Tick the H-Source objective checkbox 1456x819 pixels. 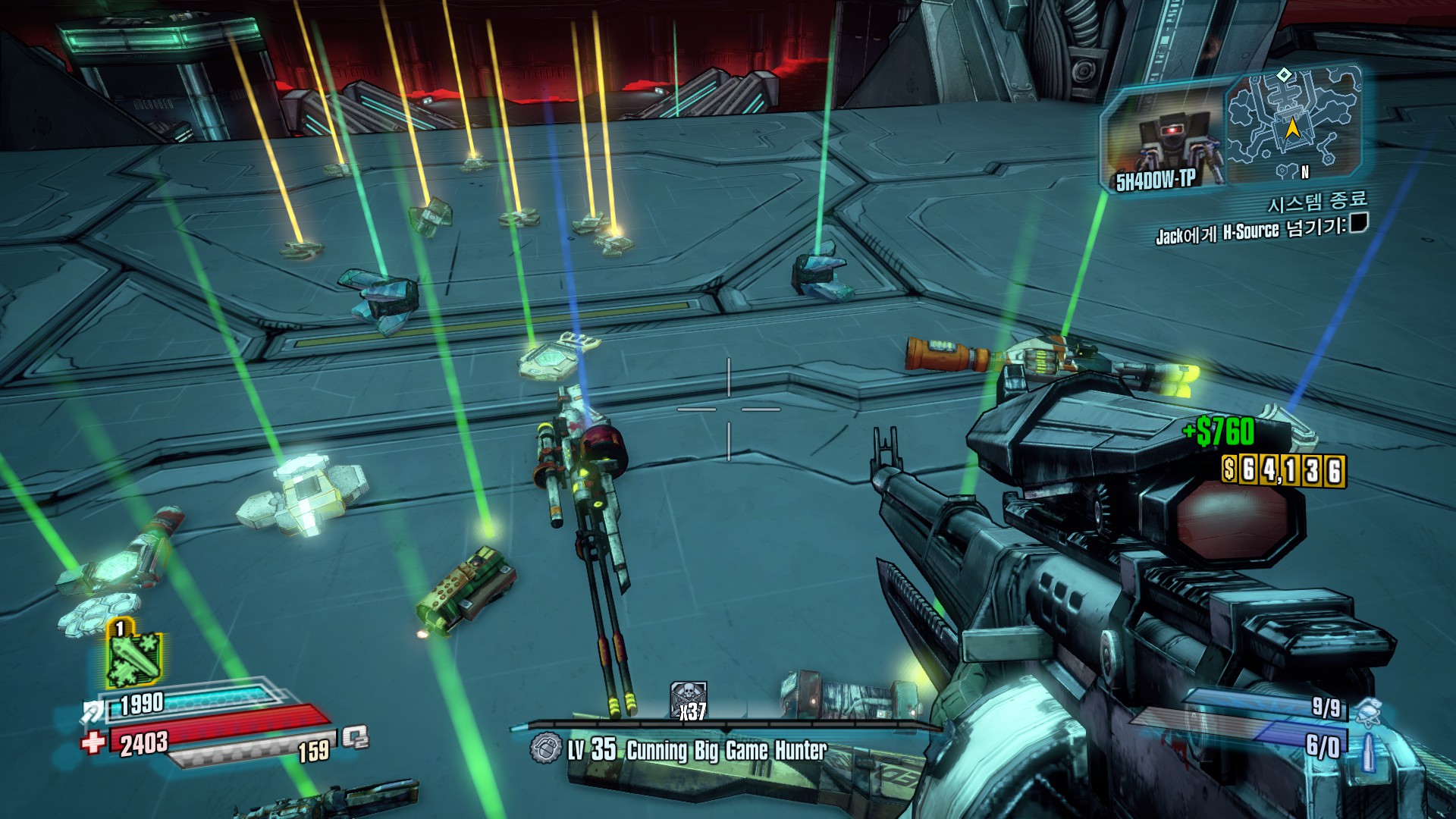[1359, 223]
